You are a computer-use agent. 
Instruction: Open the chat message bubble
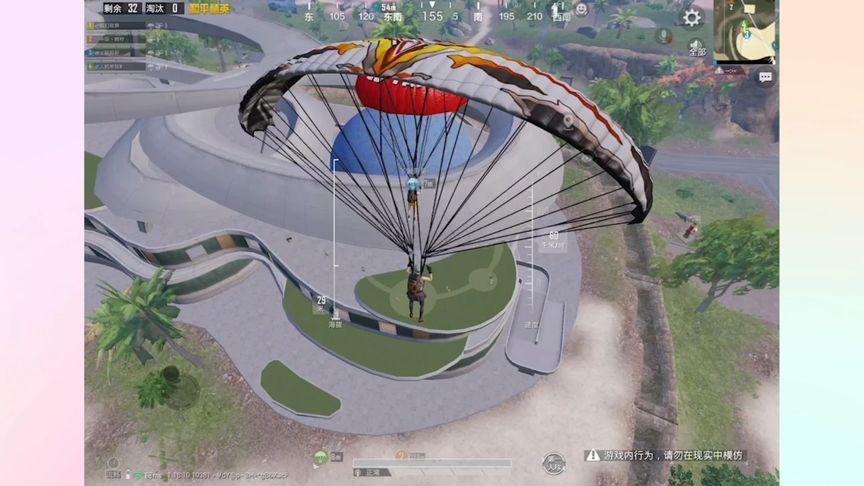pos(766,77)
